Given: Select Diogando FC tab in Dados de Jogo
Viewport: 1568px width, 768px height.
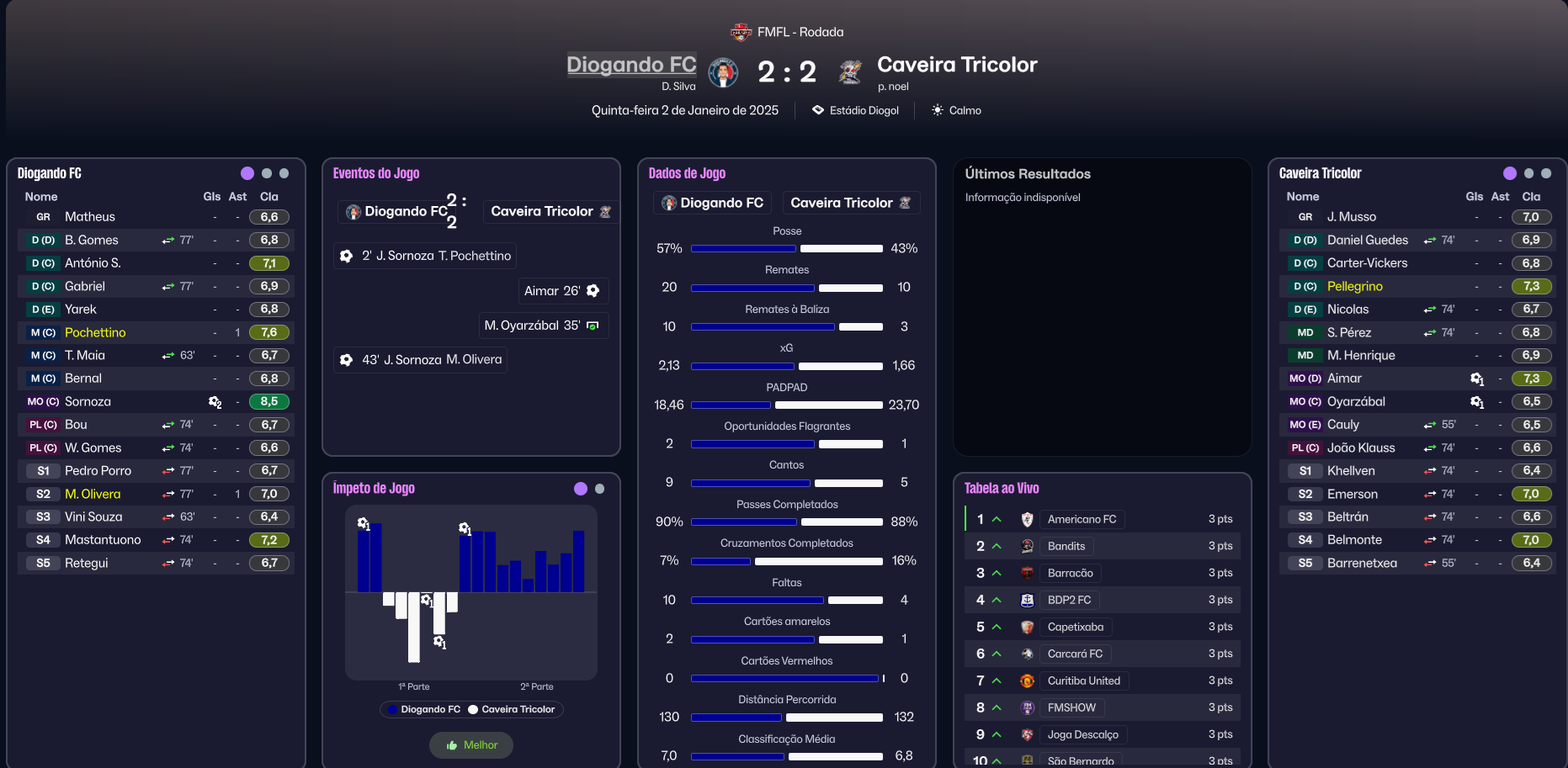Looking at the screenshot, I should click(x=713, y=203).
